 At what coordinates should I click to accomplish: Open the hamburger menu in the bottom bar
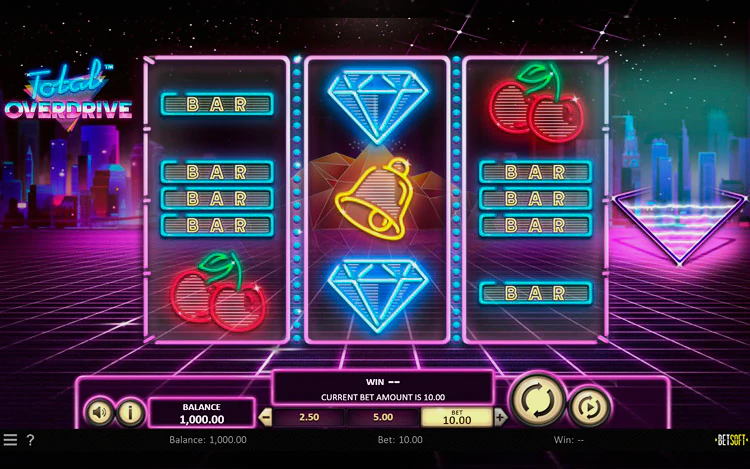point(10,440)
